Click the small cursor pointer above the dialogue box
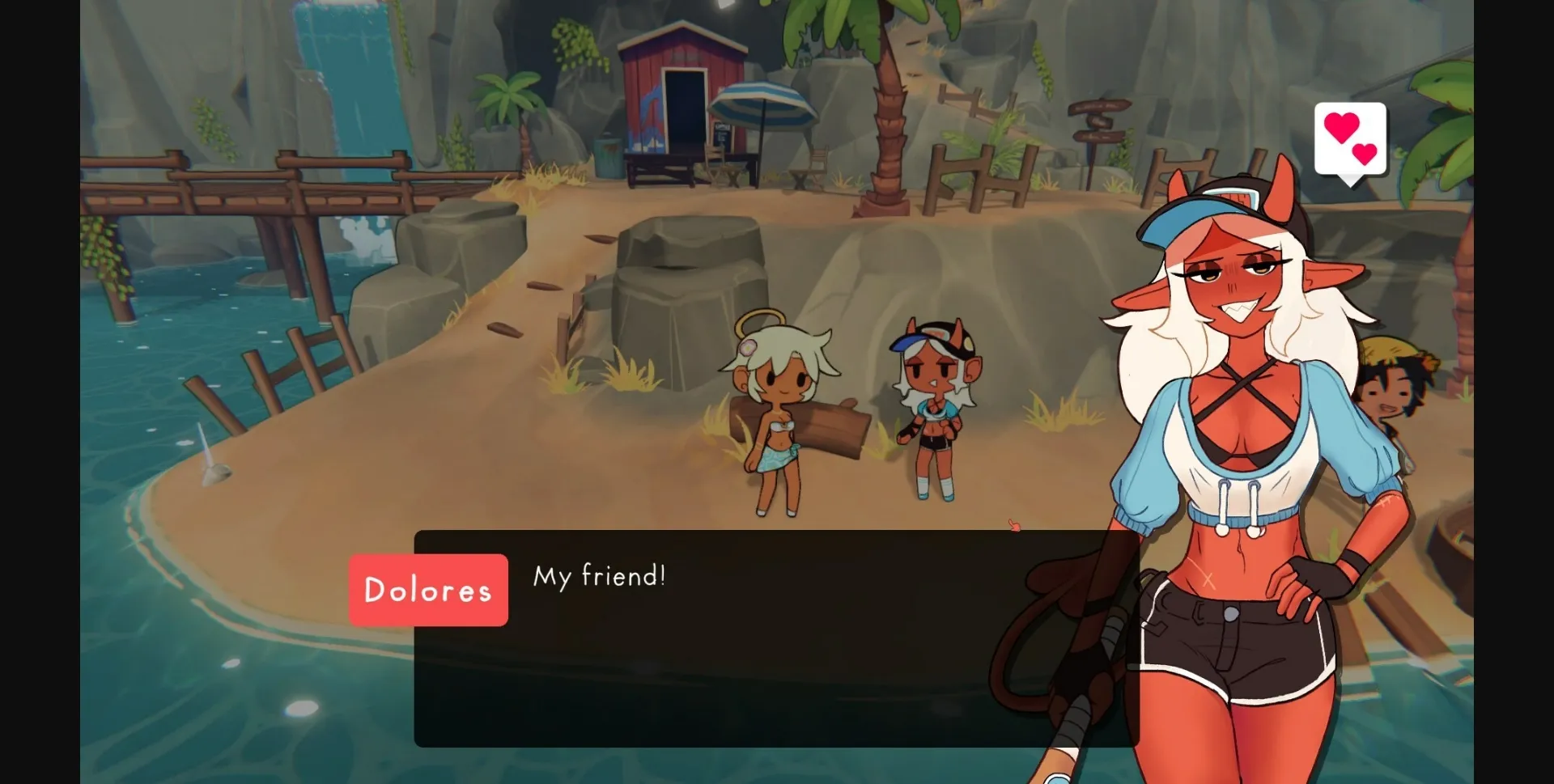The width and height of the screenshot is (1554, 784). [1014, 524]
